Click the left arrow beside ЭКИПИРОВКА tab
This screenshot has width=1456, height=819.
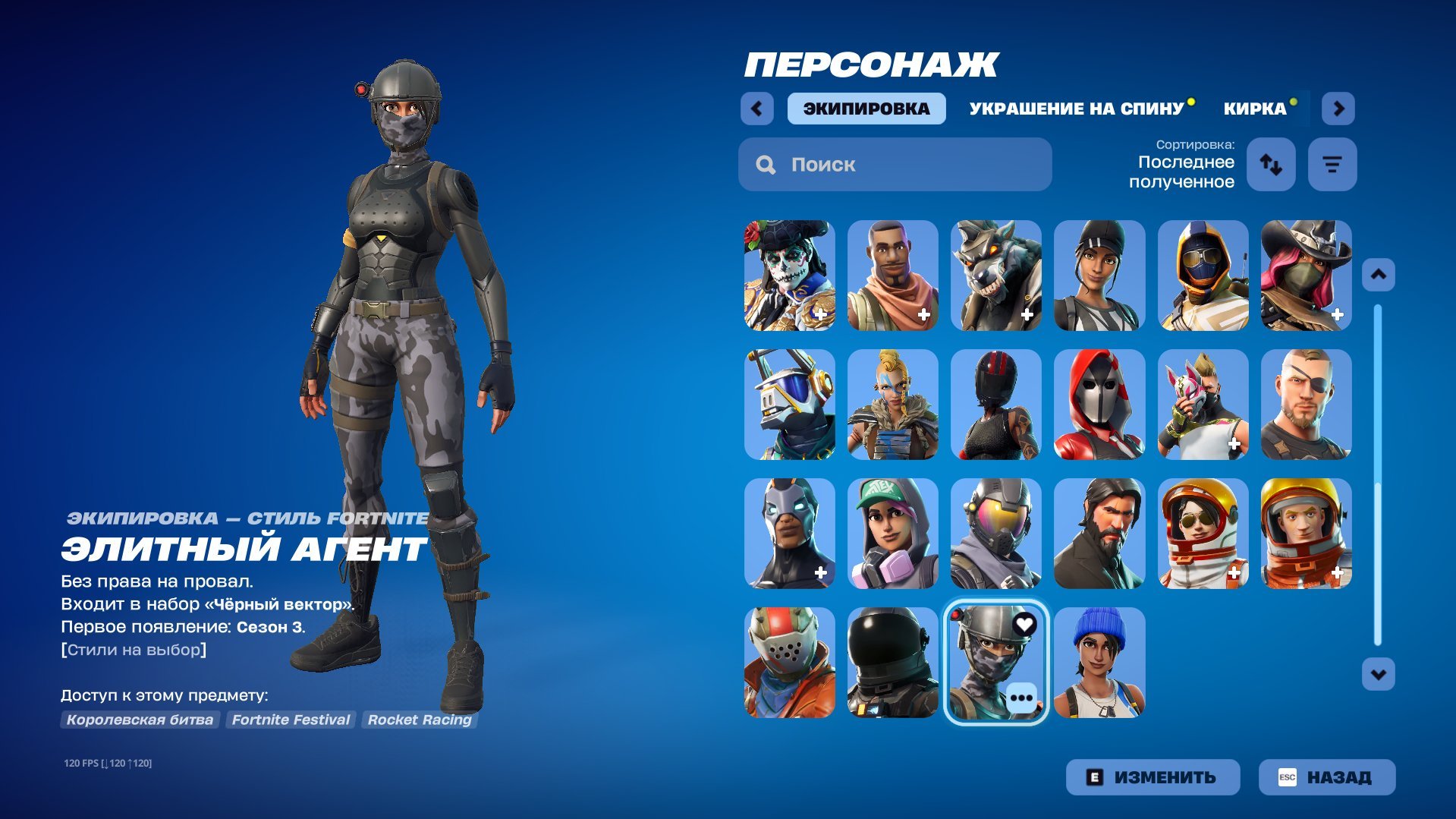click(x=756, y=108)
